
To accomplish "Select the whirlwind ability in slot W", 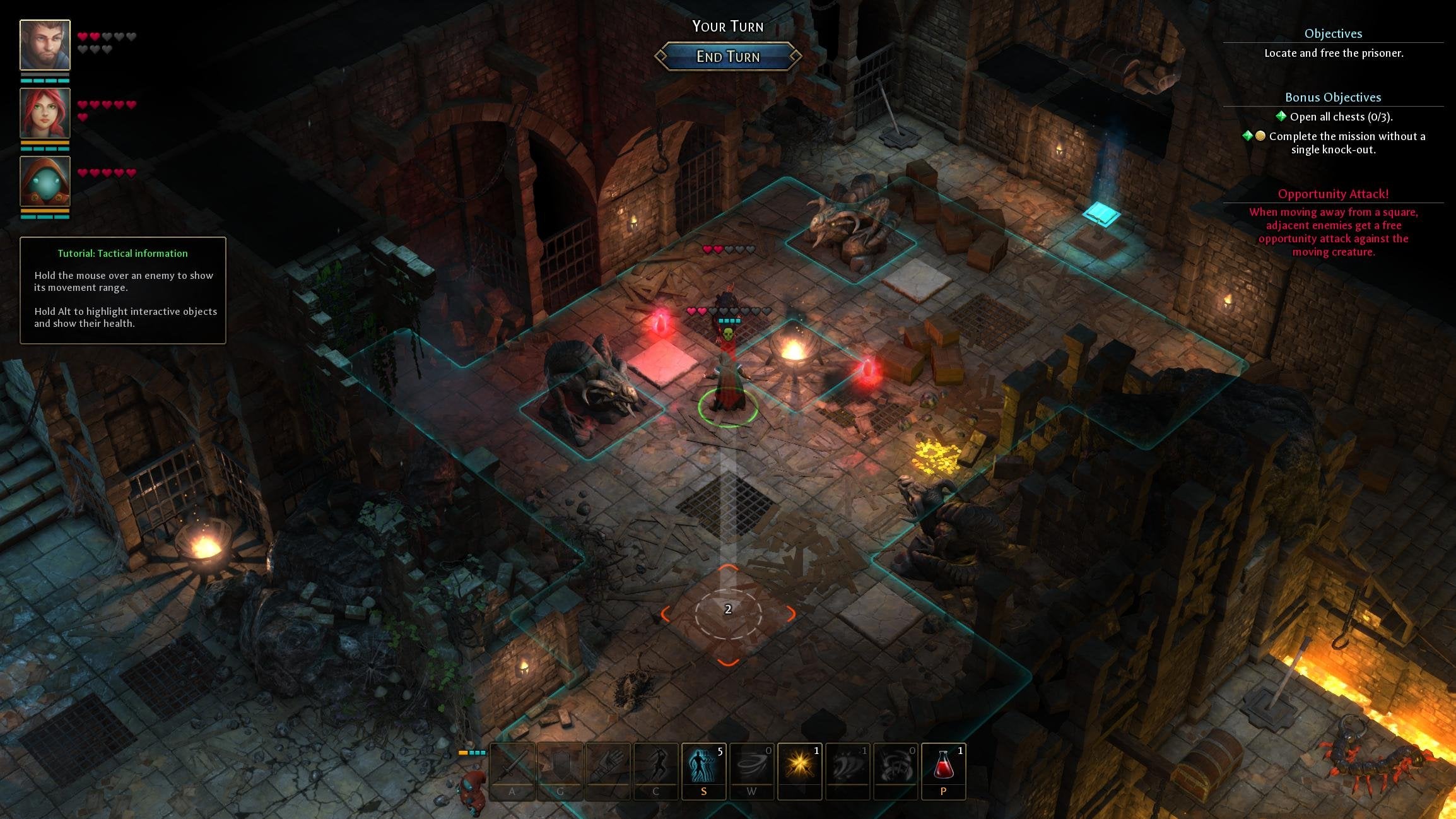I will pos(752,772).
